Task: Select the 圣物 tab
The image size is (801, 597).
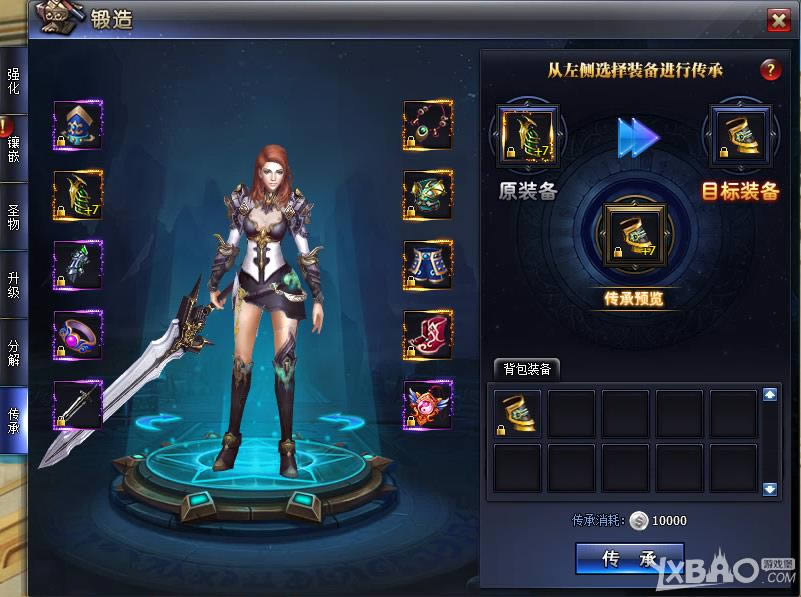Action: pyautogui.click(x=13, y=215)
